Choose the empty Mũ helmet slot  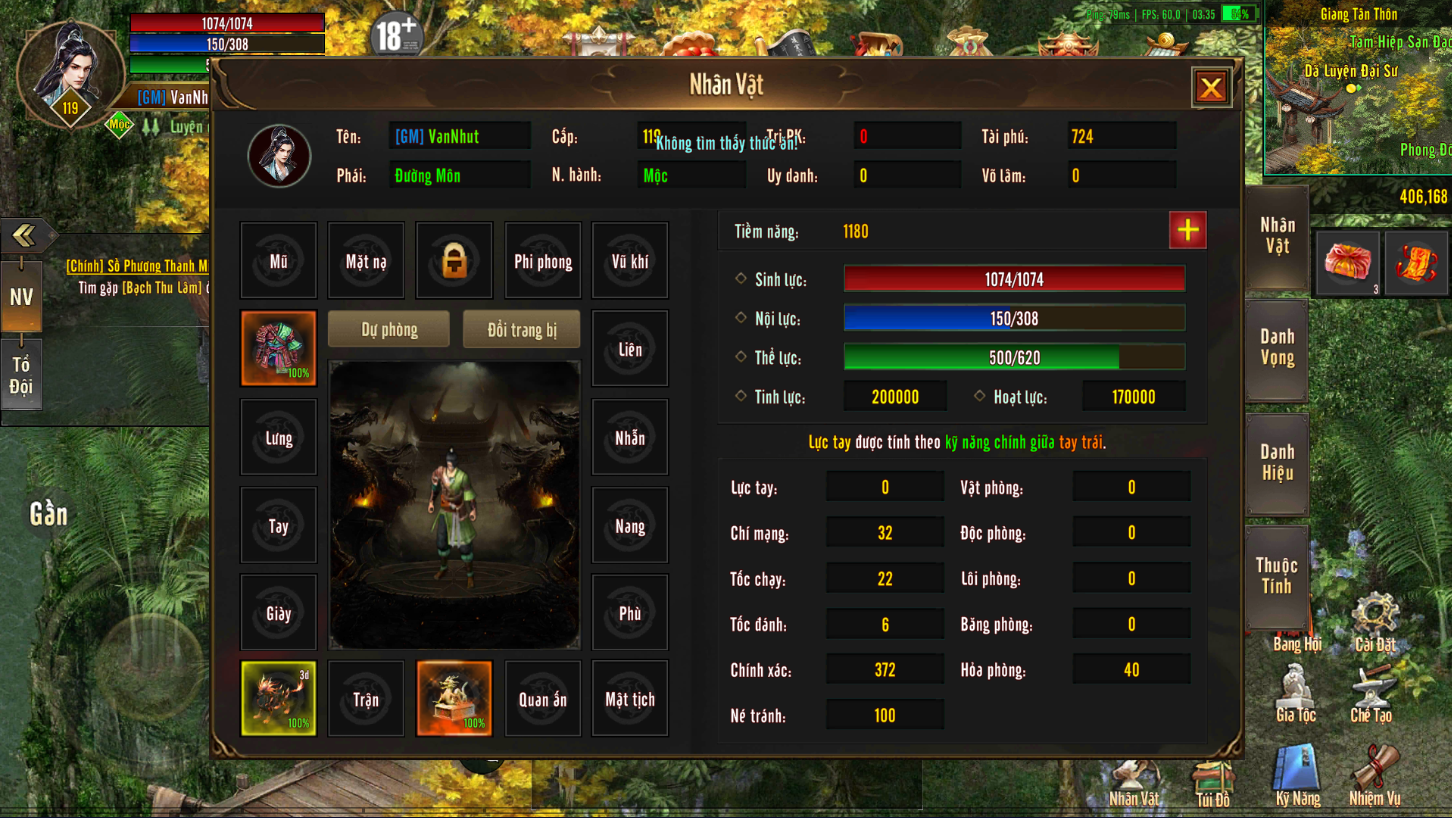click(278, 261)
